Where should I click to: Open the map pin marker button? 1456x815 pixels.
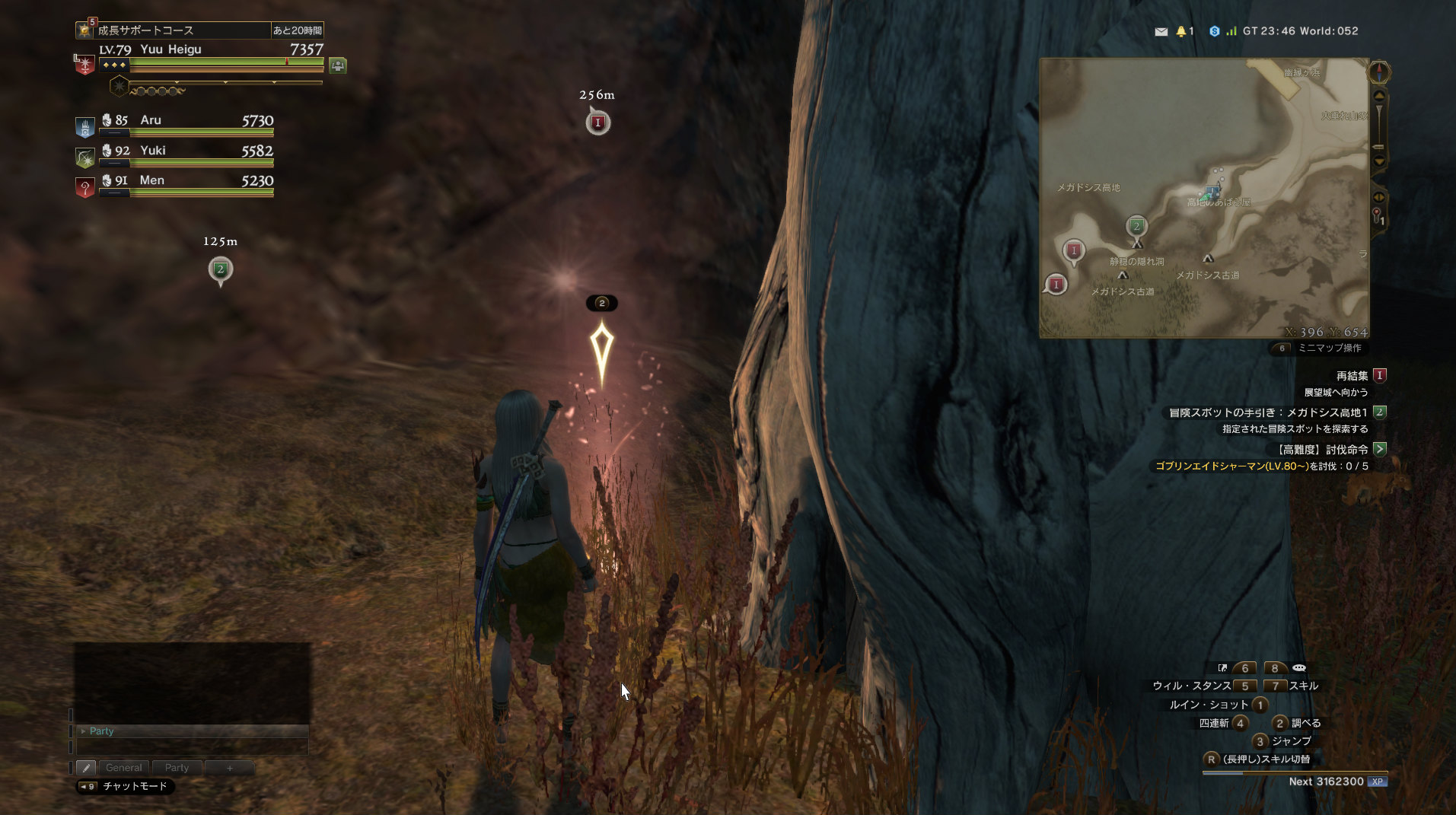point(1378,217)
